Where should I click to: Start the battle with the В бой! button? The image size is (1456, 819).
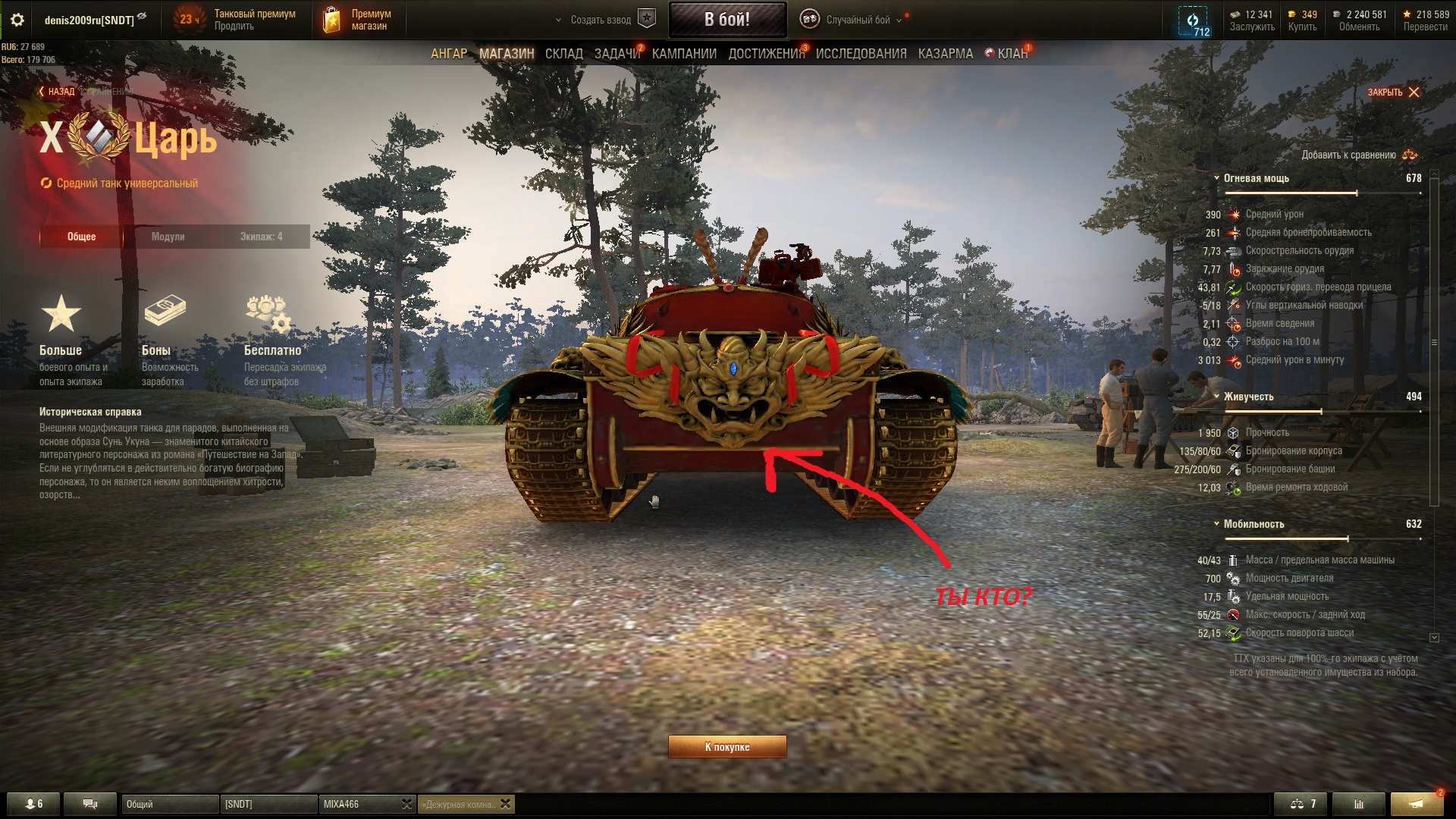coord(726,20)
